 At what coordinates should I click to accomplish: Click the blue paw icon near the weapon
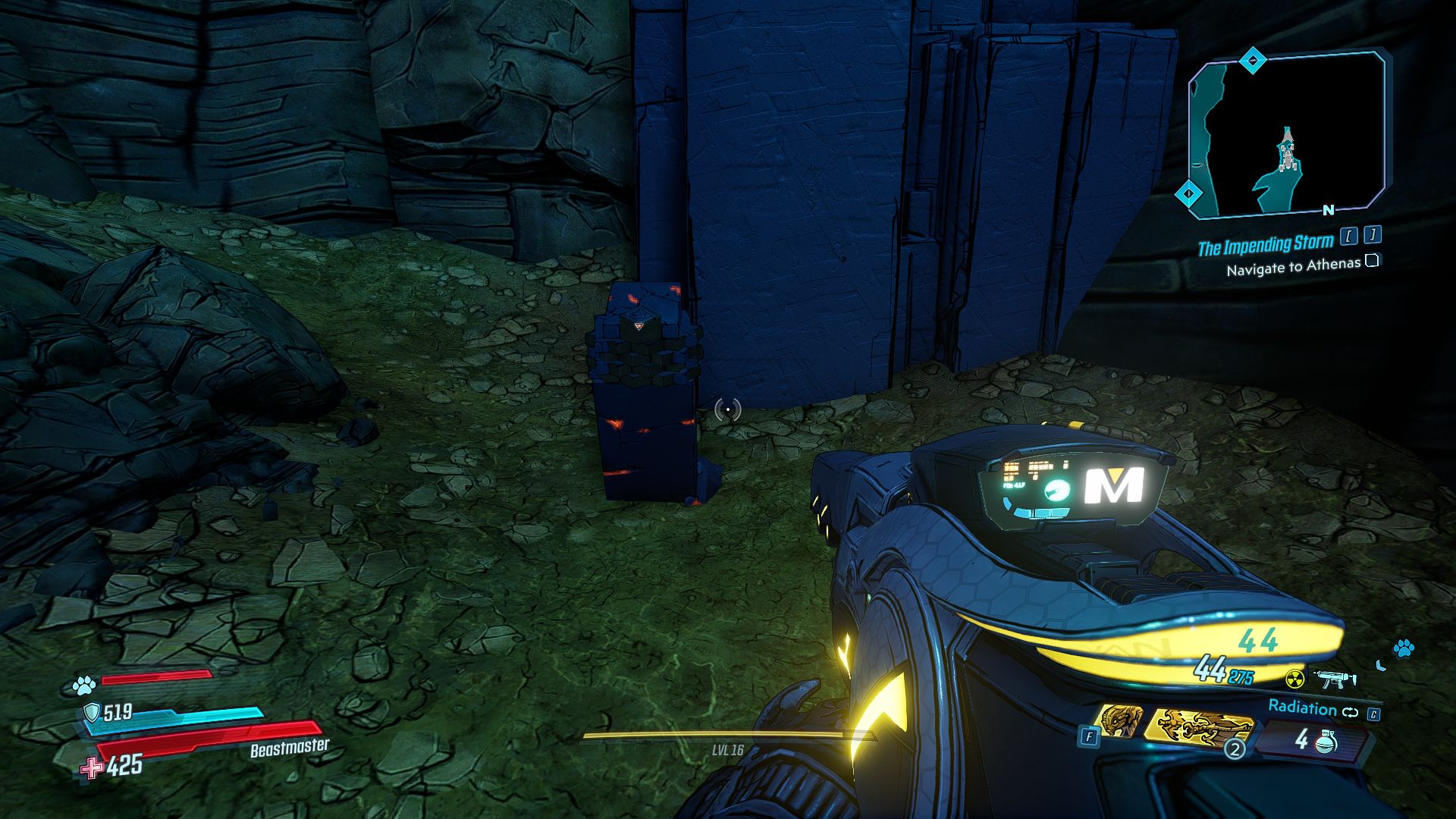coord(1403,648)
